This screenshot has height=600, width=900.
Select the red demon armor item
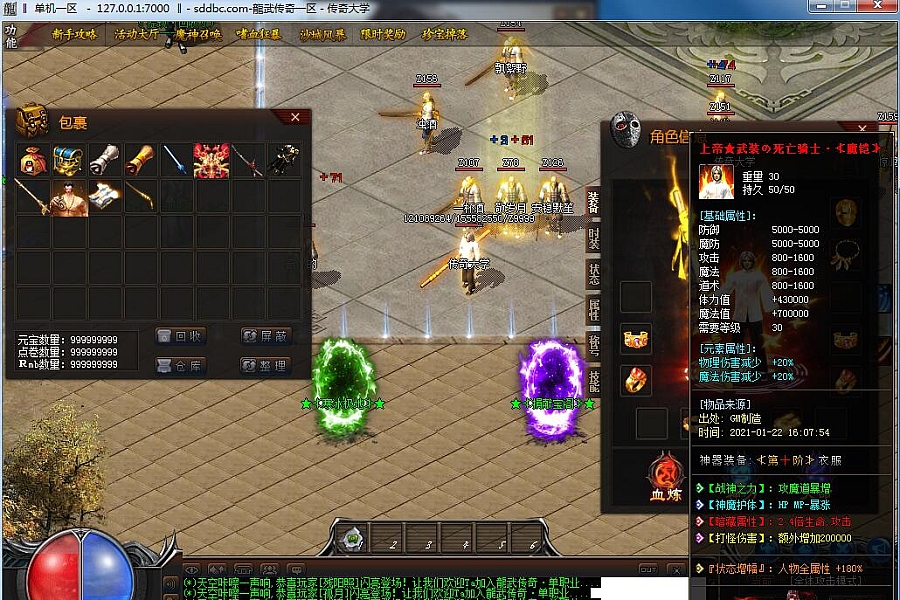pos(212,160)
